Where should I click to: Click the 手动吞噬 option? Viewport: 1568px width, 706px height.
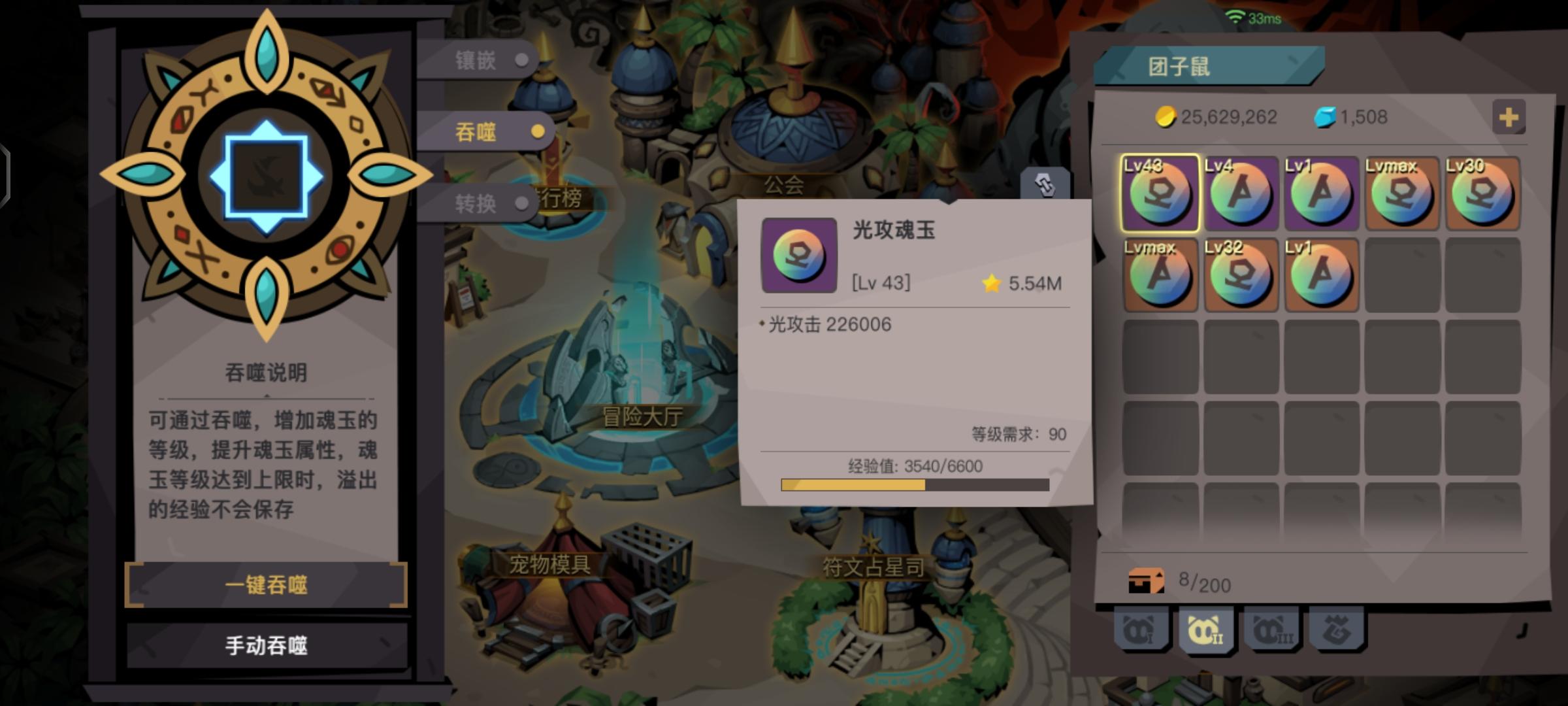[x=266, y=645]
